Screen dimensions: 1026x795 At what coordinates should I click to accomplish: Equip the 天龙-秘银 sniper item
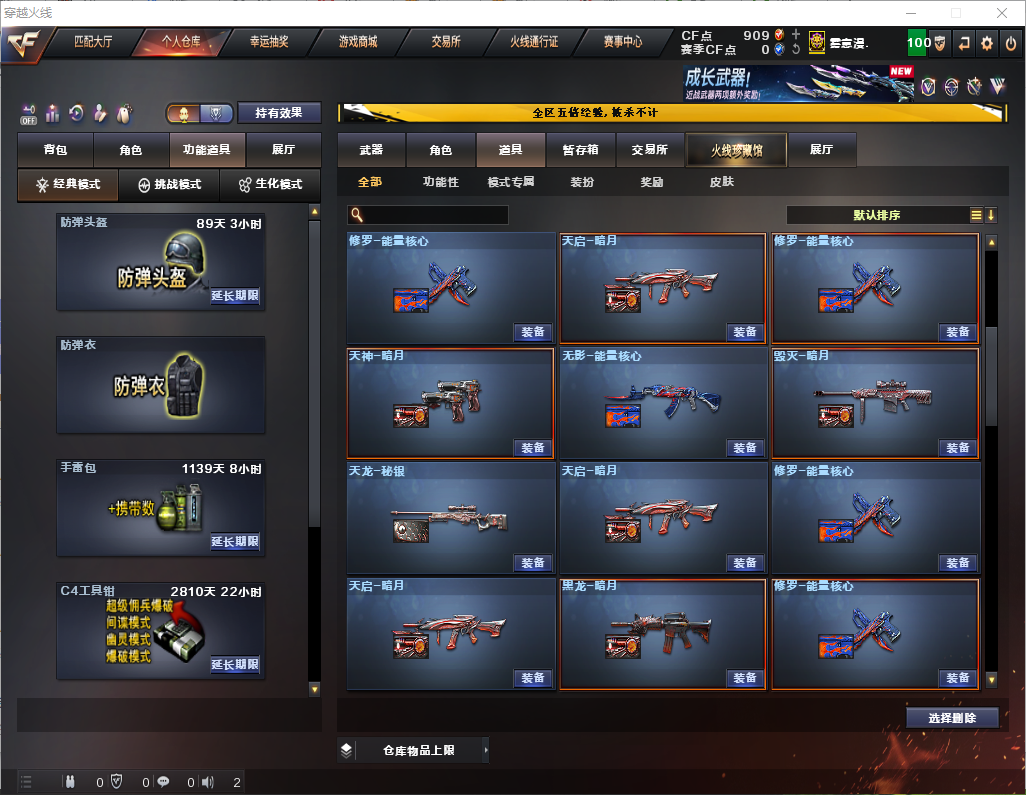coord(533,563)
